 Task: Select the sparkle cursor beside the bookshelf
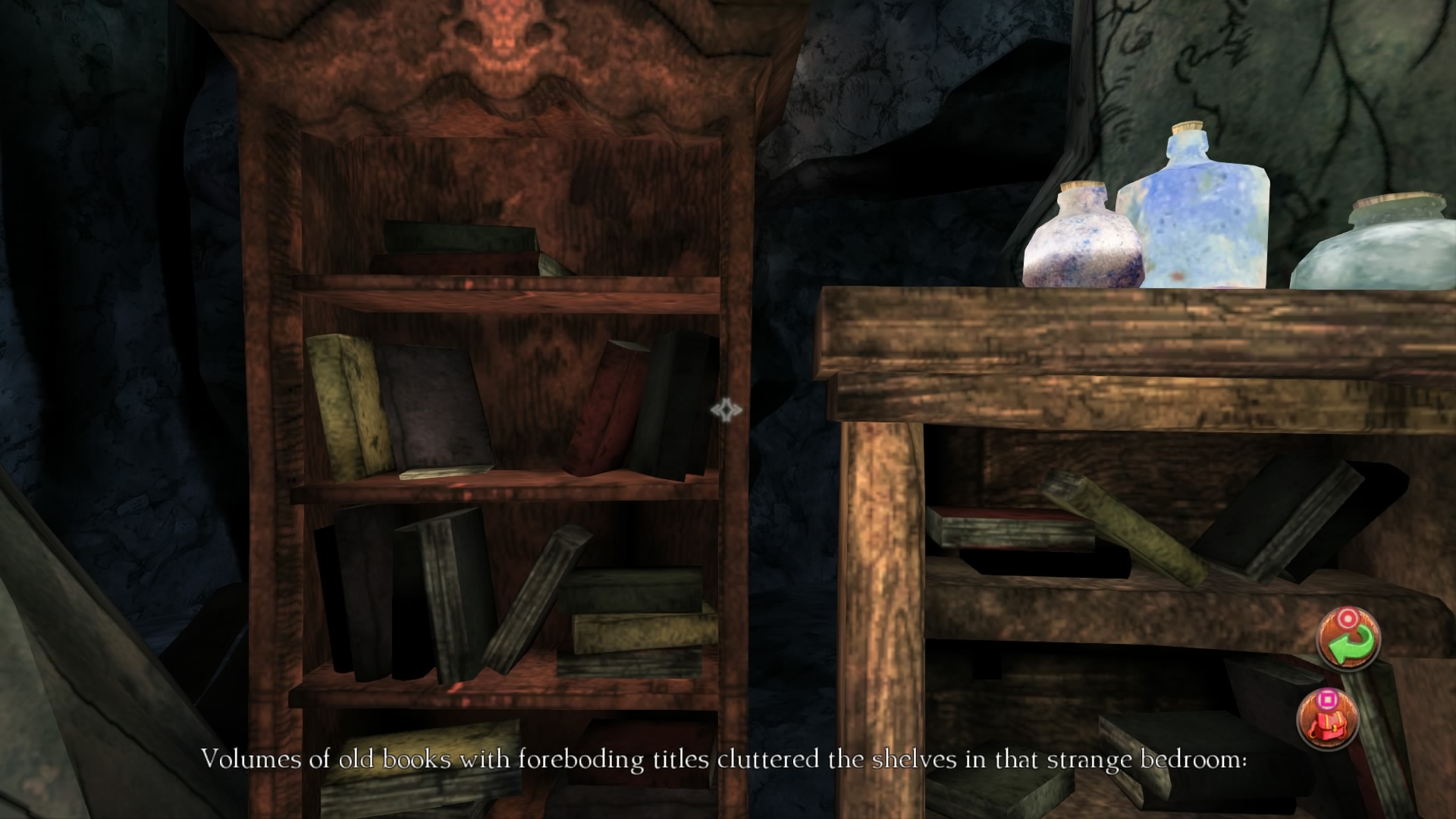[727, 410]
